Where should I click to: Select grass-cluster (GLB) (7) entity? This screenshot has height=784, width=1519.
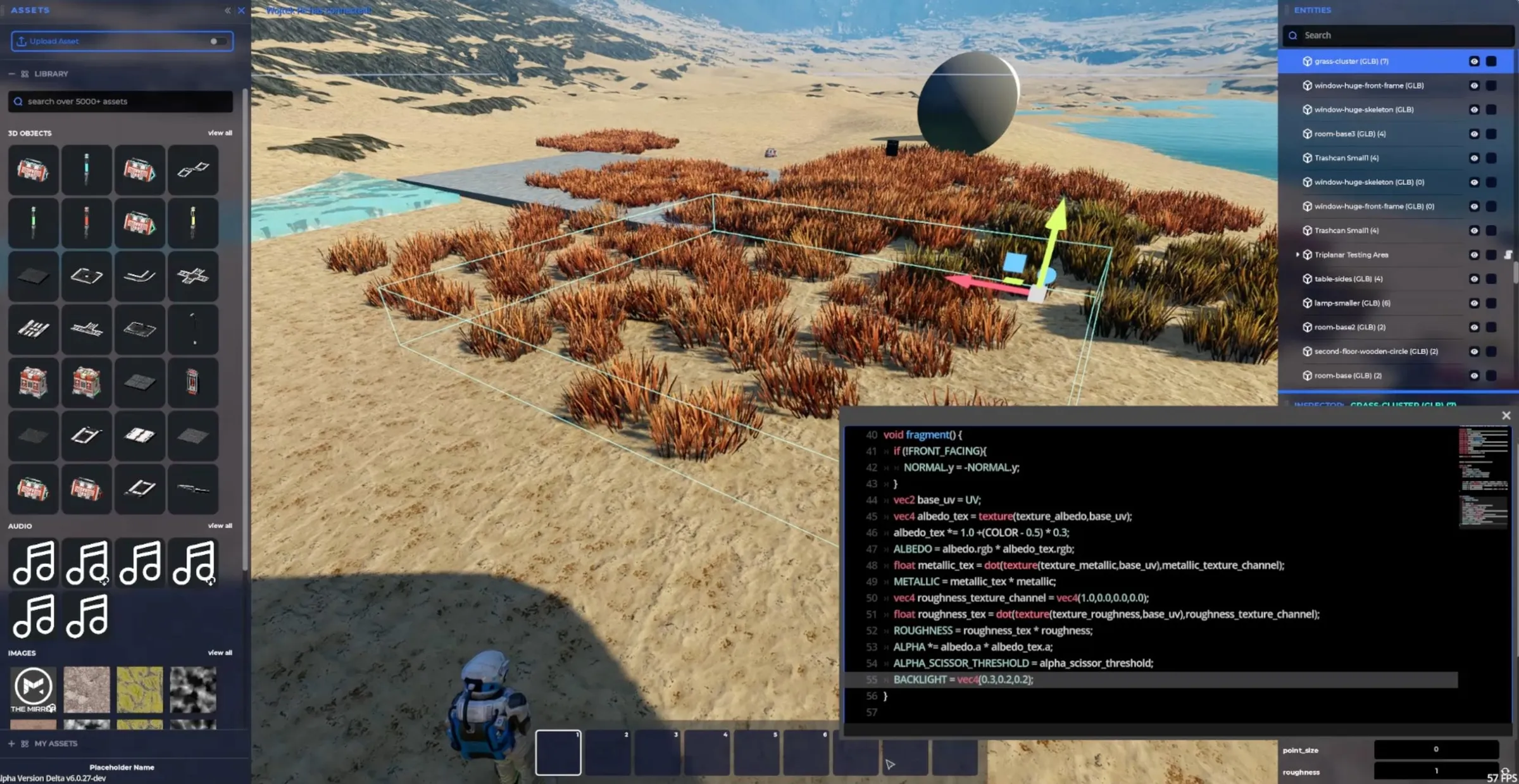1351,61
